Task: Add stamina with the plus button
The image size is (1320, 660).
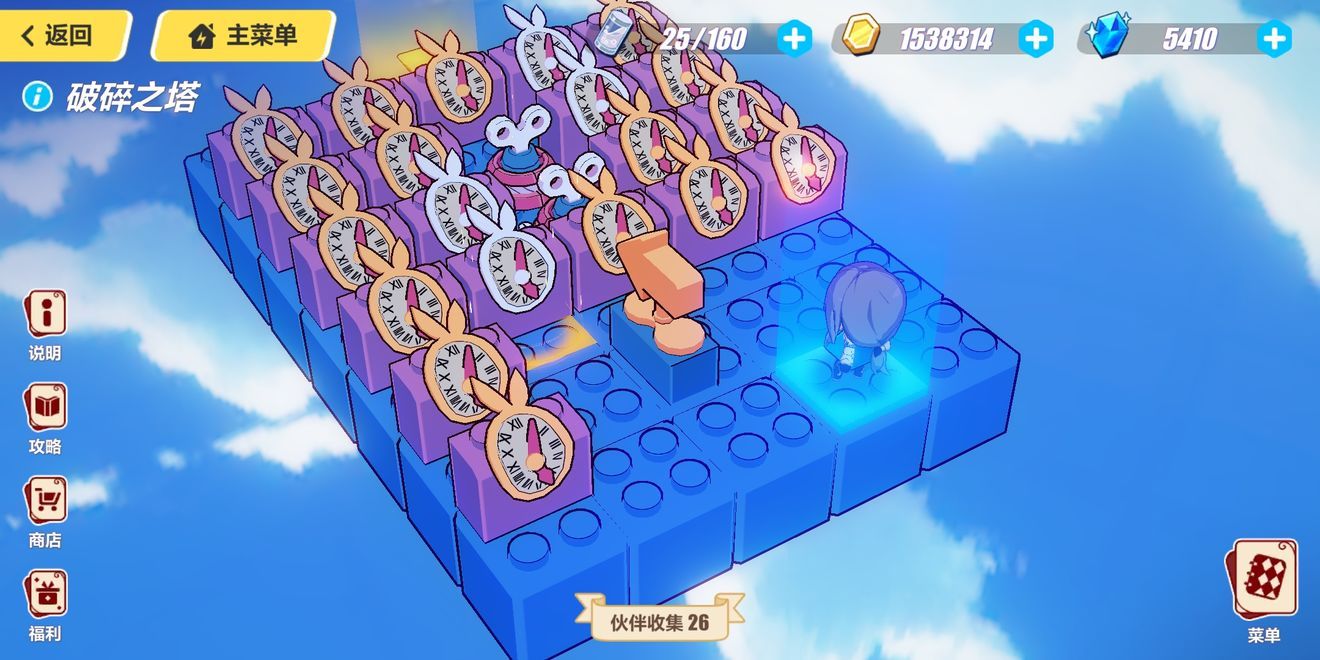Action: (795, 39)
